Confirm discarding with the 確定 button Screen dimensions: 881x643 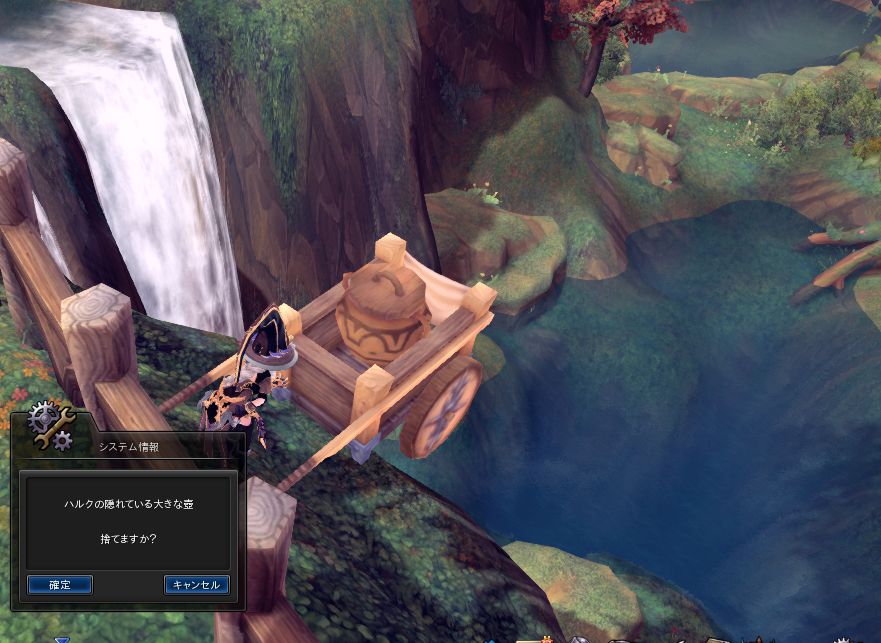click(x=60, y=584)
